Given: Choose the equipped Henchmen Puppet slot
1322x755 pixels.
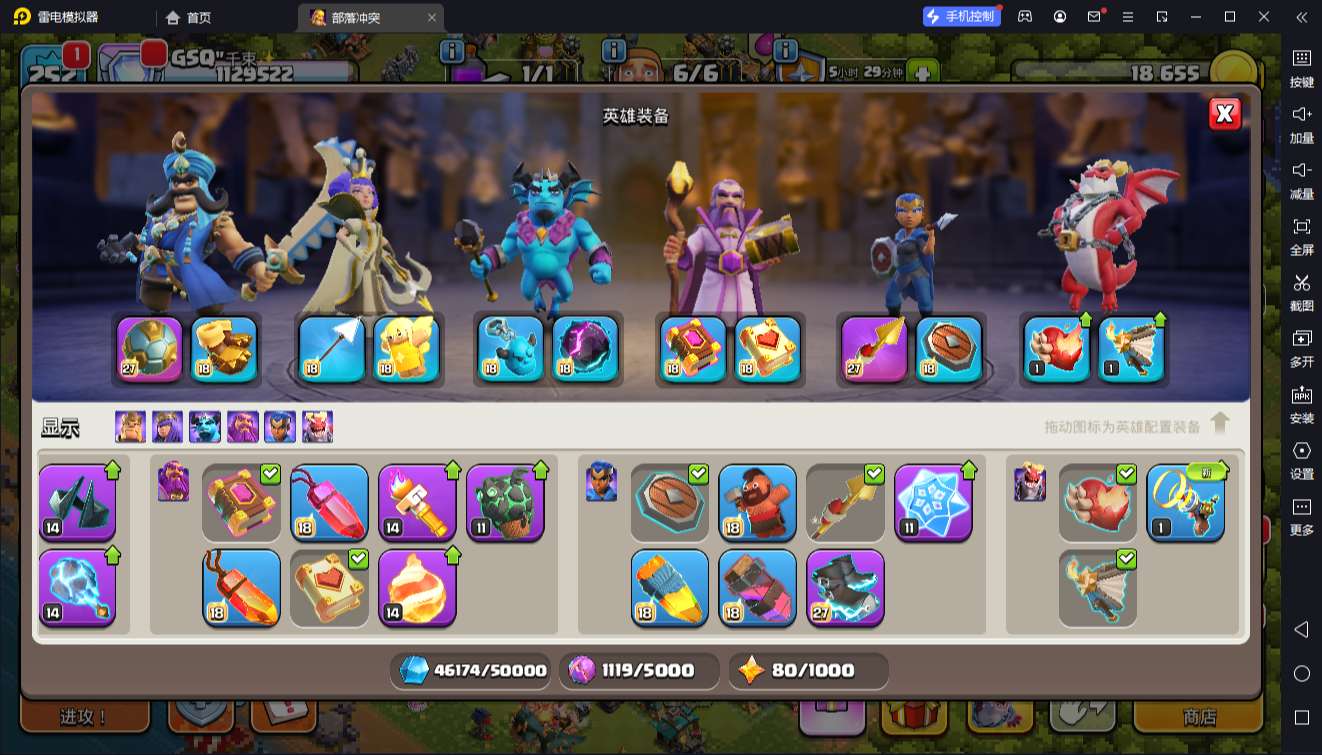Looking at the screenshot, I should (510, 349).
